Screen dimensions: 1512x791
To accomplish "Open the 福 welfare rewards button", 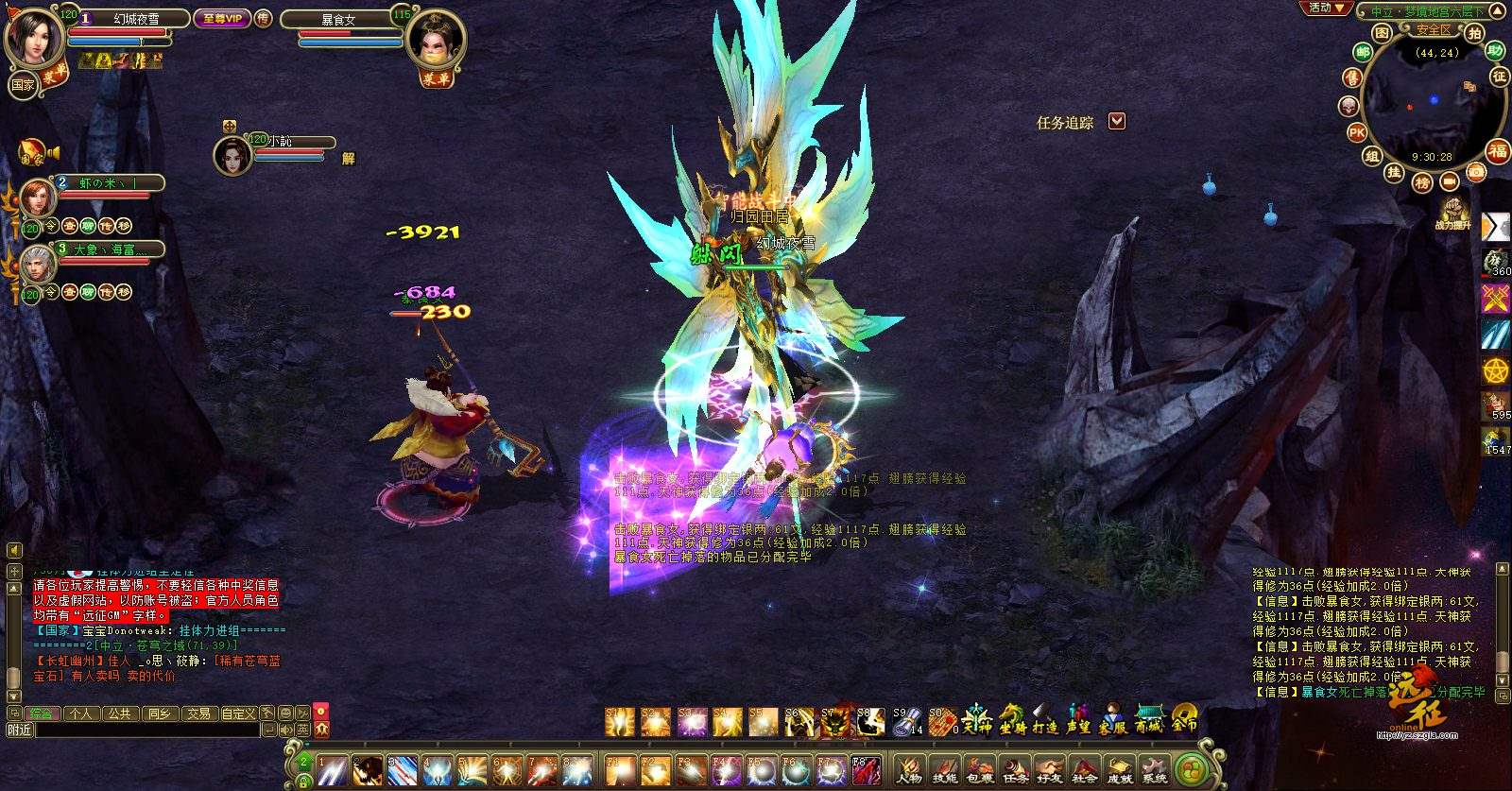I will pyautogui.click(x=1498, y=151).
